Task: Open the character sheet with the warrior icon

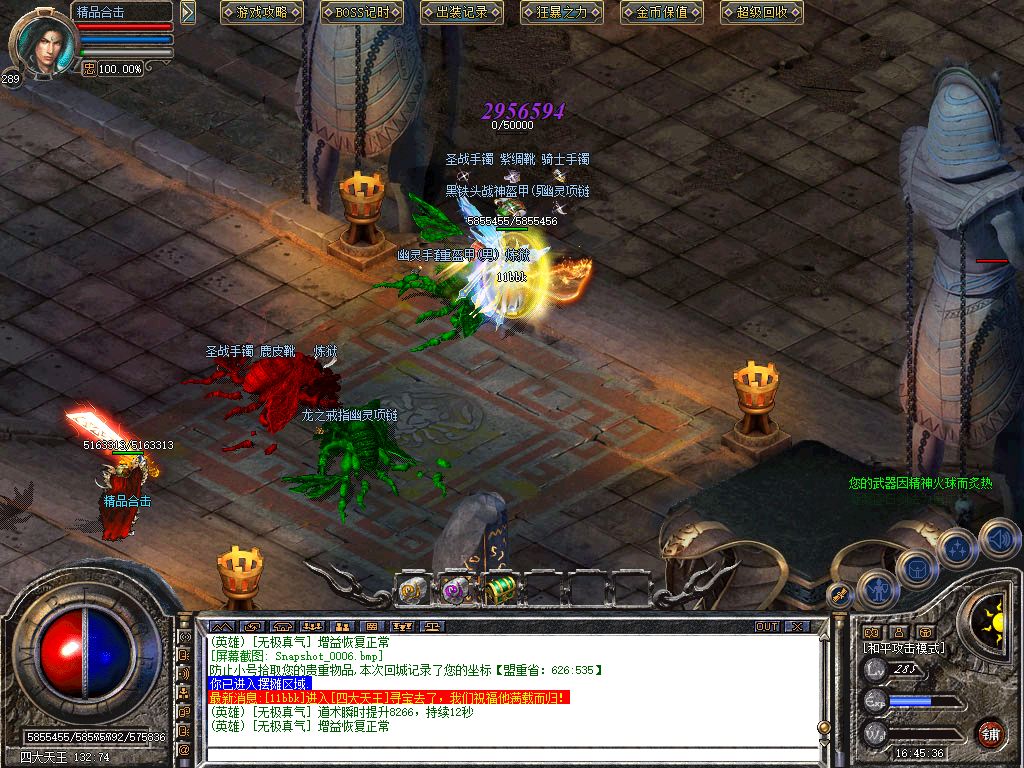Action: tap(878, 589)
